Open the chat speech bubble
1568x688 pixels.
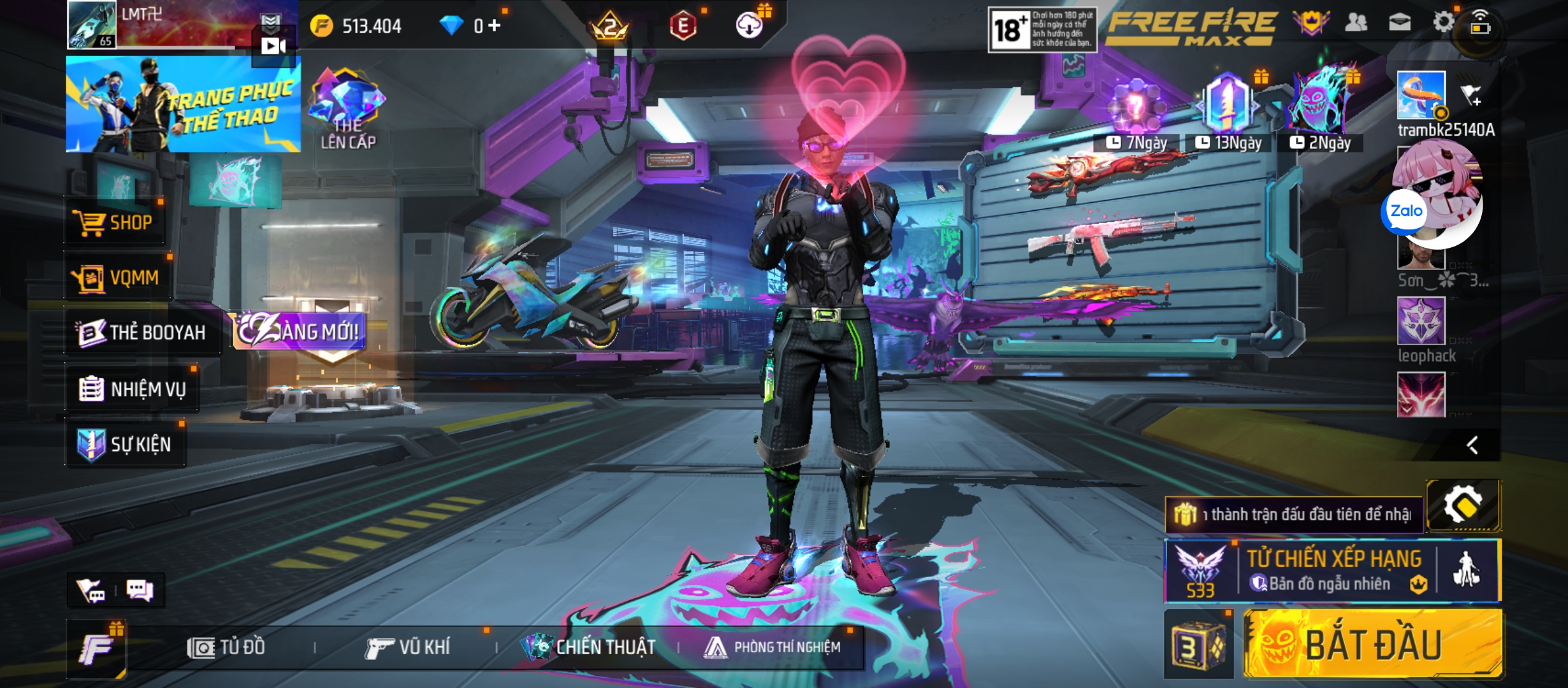click(x=140, y=590)
